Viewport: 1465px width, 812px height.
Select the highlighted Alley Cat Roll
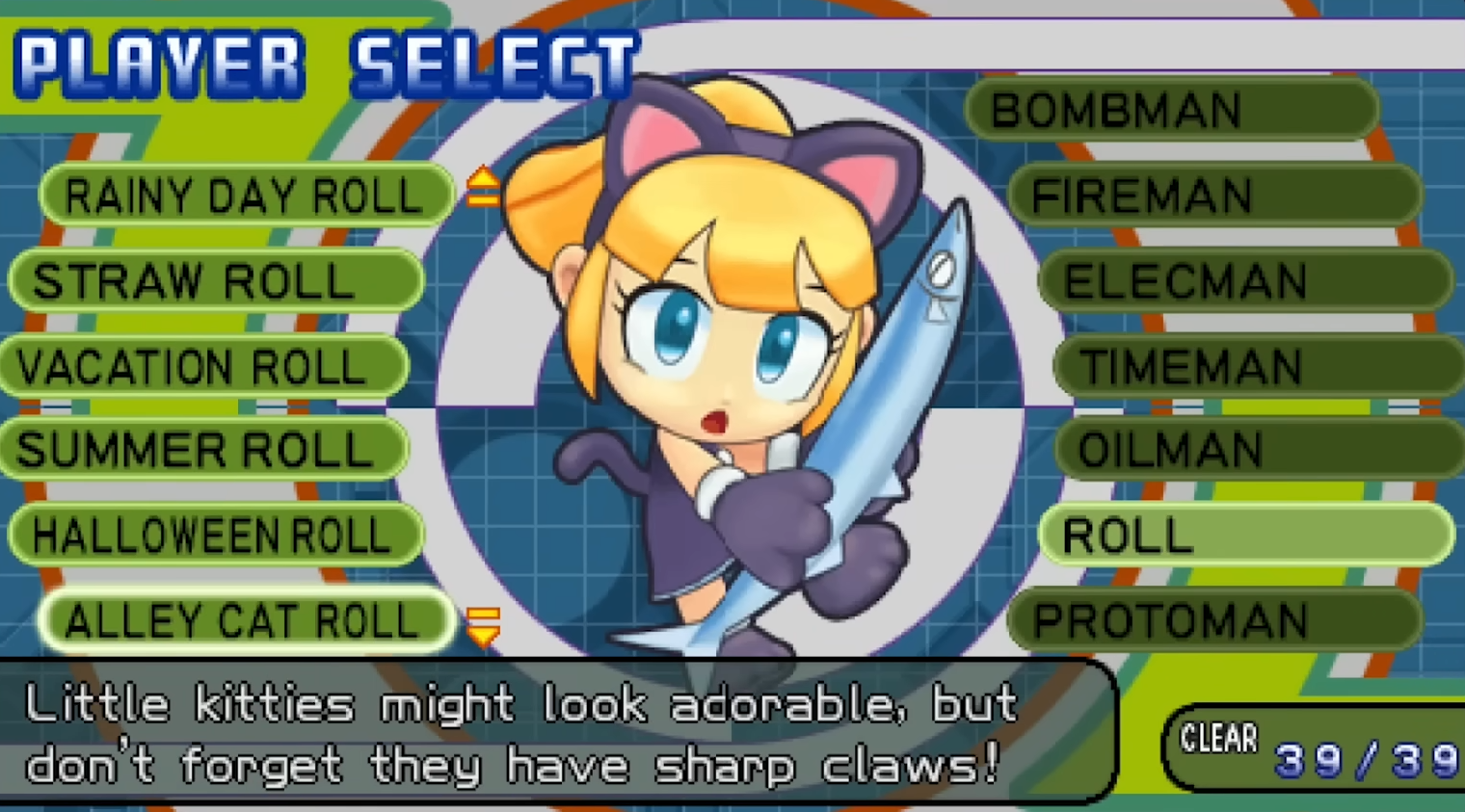pos(245,620)
